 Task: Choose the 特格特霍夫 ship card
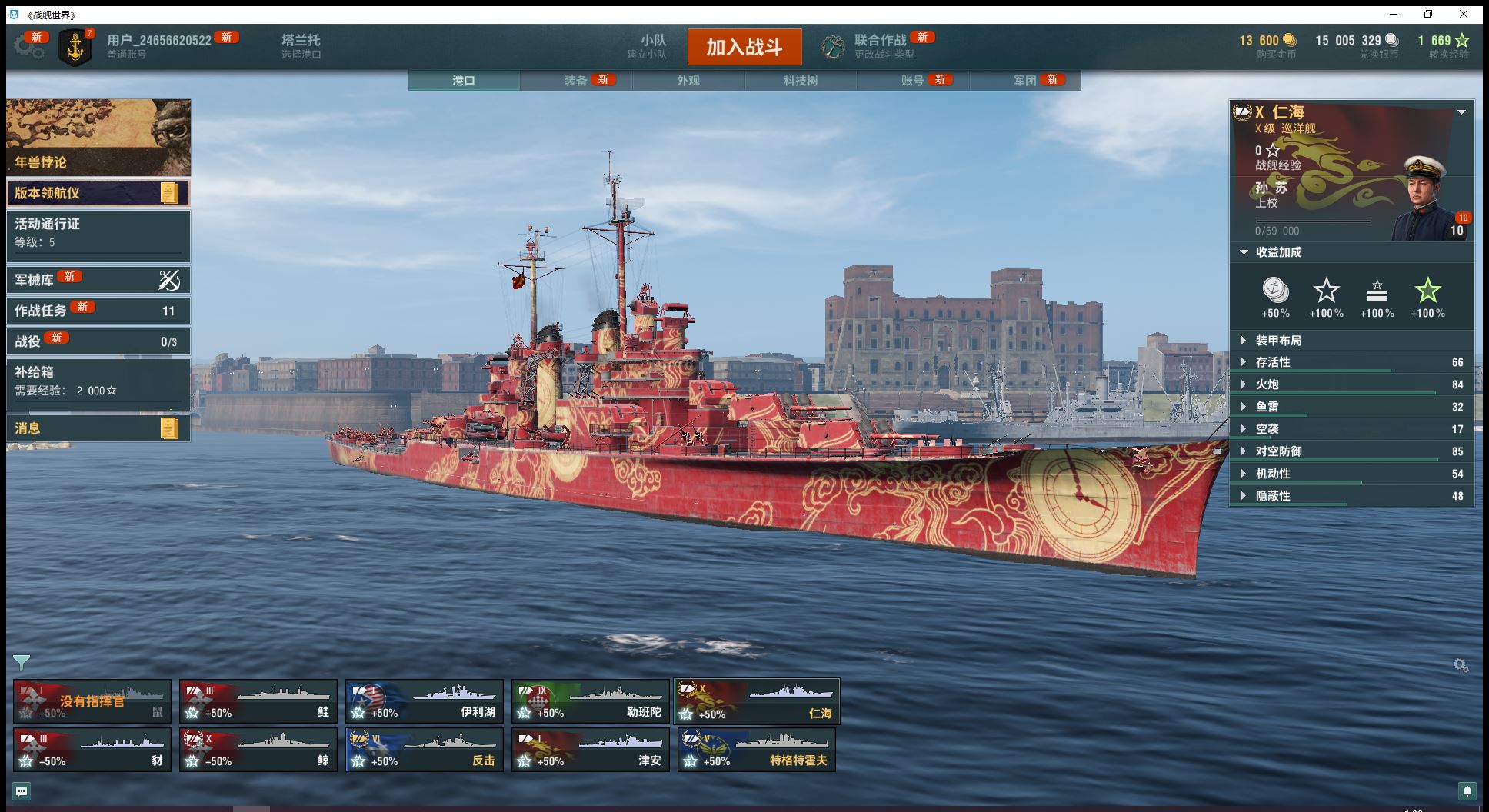756,750
